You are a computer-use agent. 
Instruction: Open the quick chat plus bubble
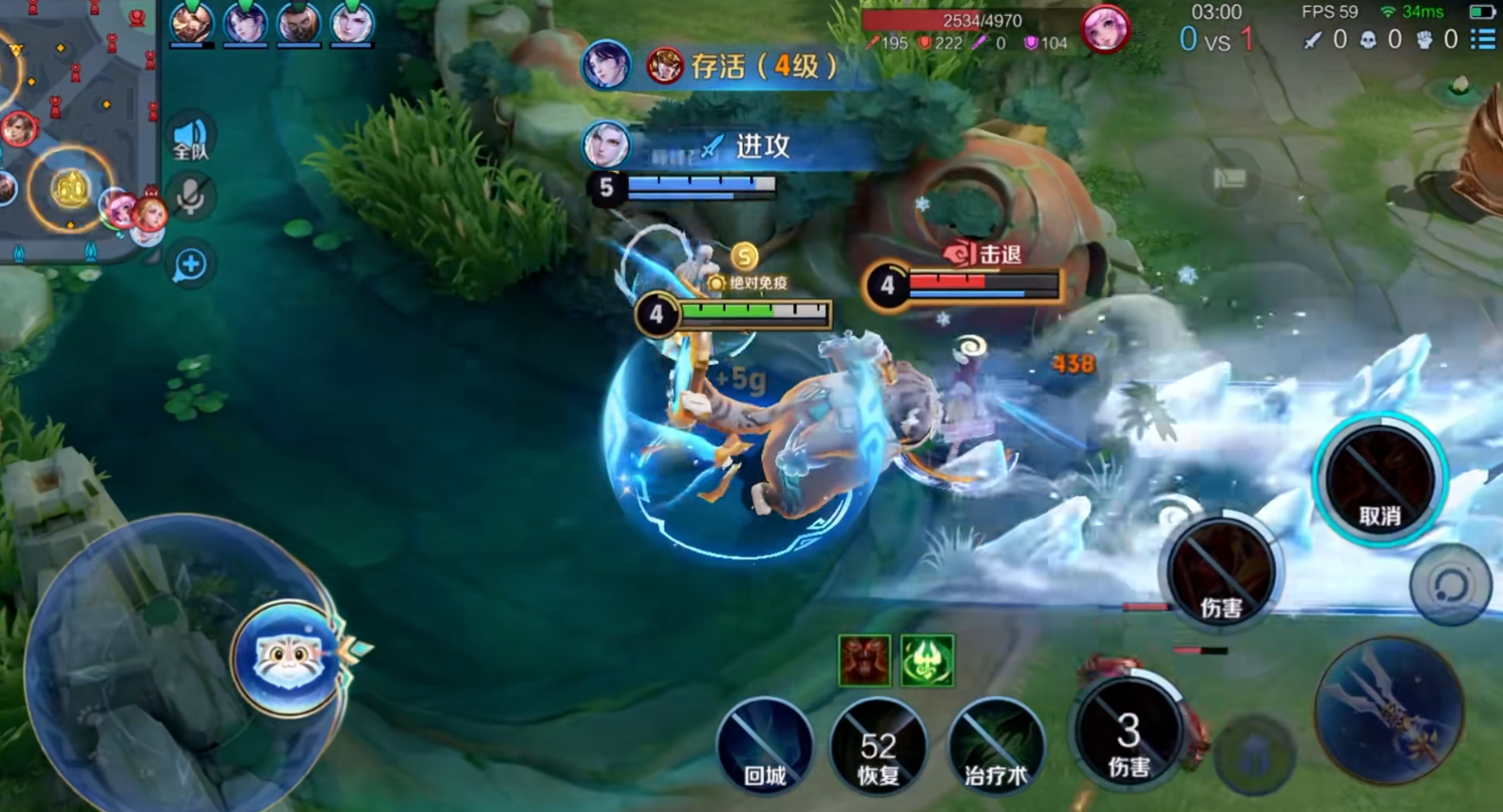pyautogui.click(x=190, y=265)
